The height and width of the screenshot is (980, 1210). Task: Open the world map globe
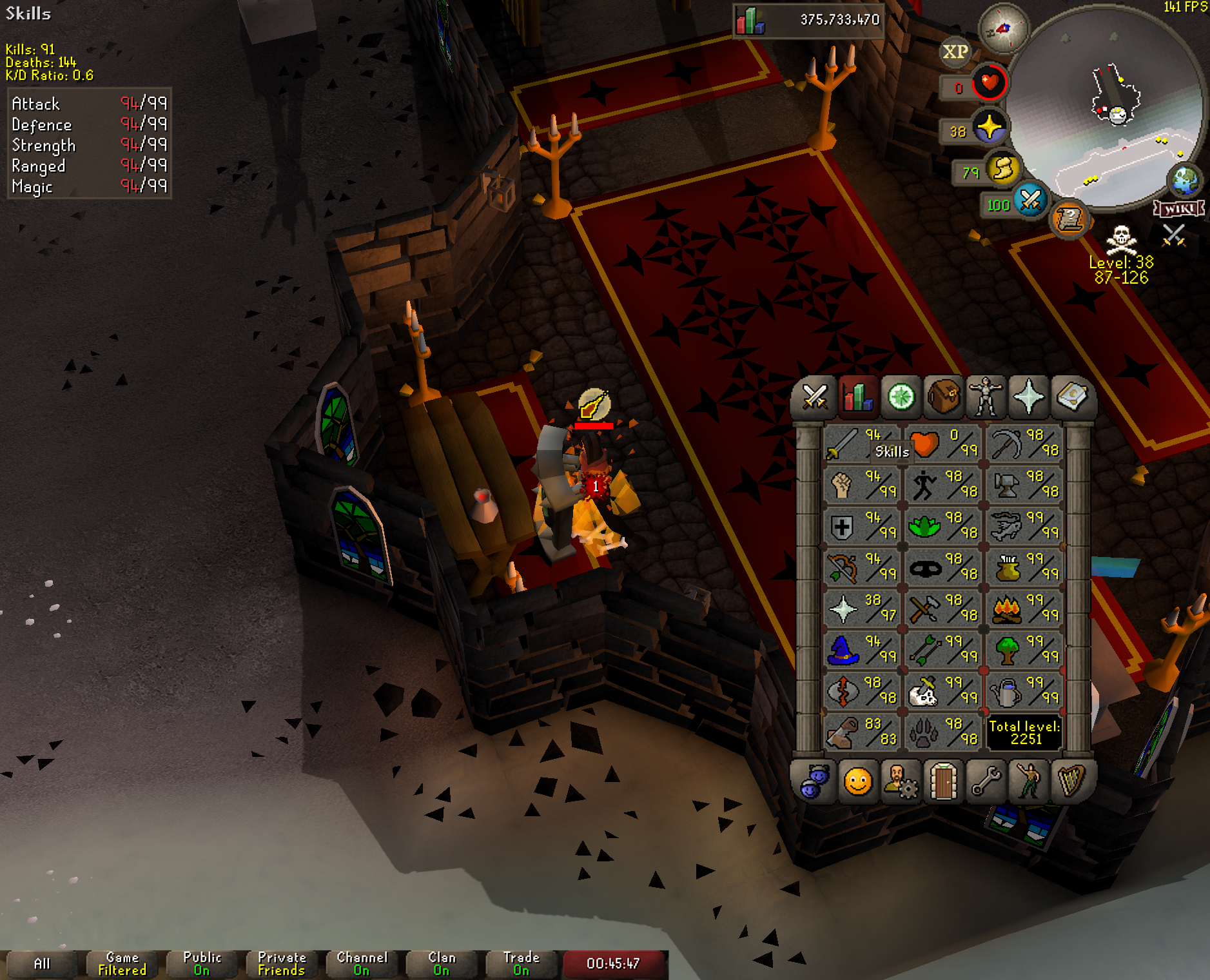[x=1185, y=181]
